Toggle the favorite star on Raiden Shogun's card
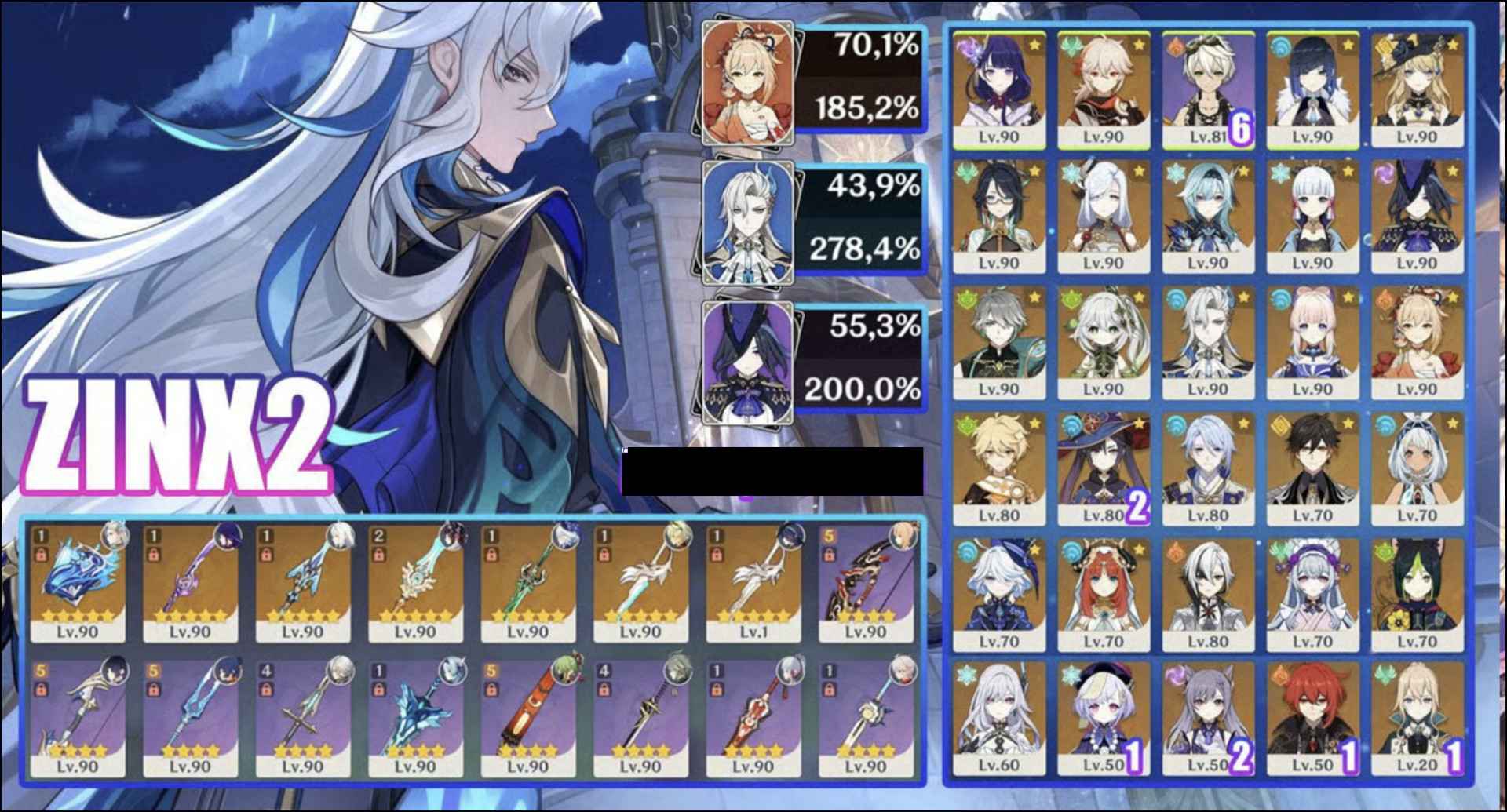This screenshot has width=1507, height=812. (1035, 46)
